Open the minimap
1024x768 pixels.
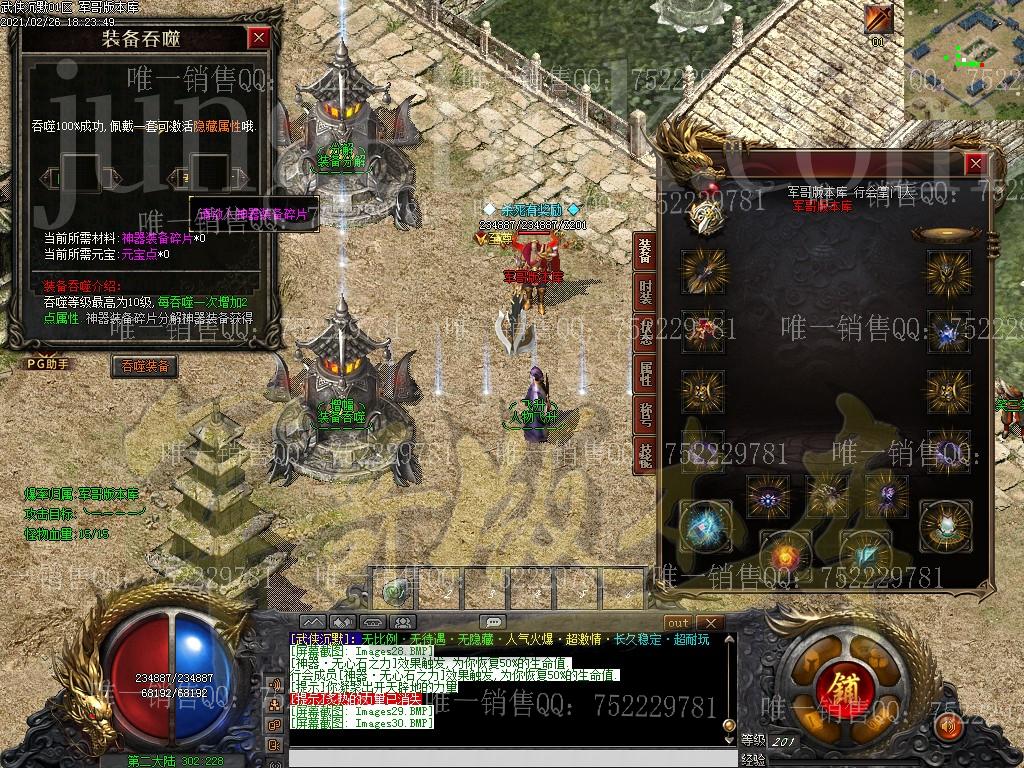coord(964,58)
